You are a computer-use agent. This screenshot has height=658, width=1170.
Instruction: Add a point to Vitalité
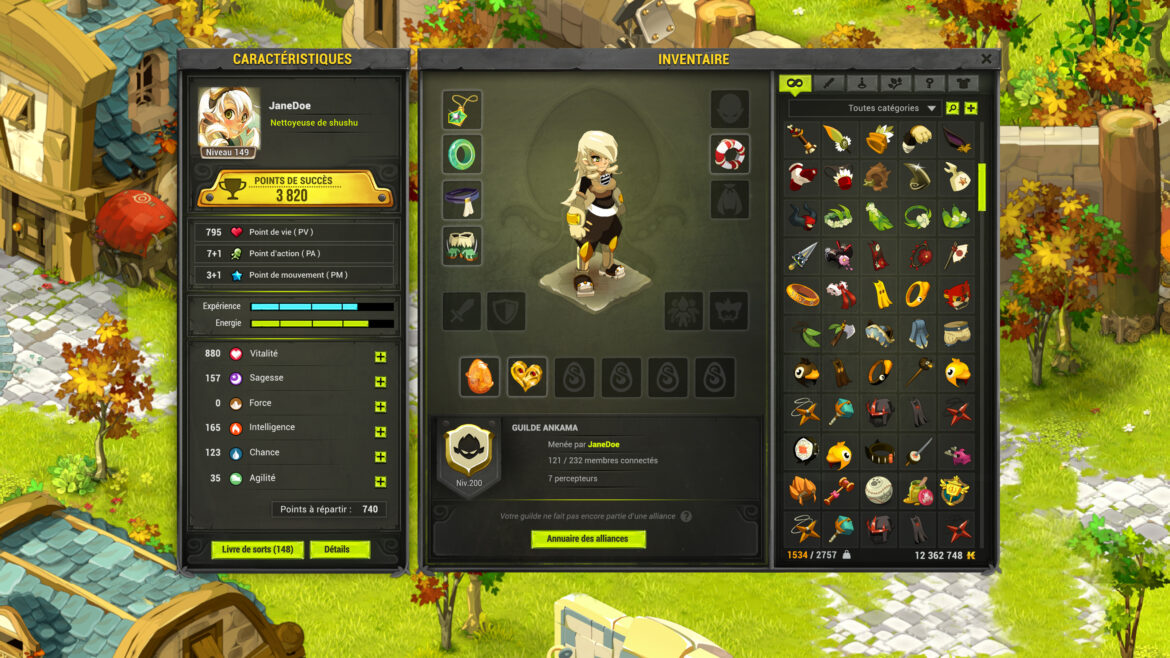pos(380,357)
